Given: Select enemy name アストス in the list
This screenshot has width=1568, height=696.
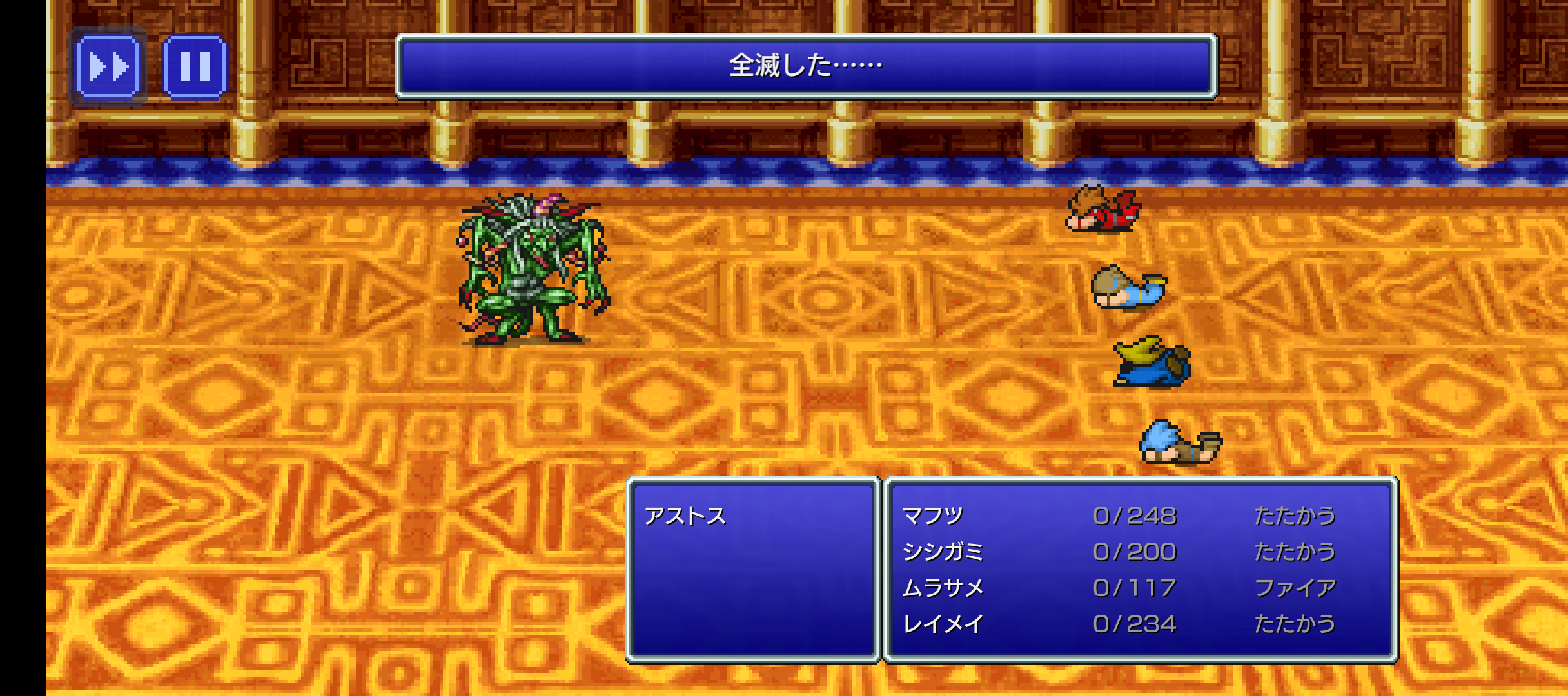Looking at the screenshot, I should pos(685,516).
